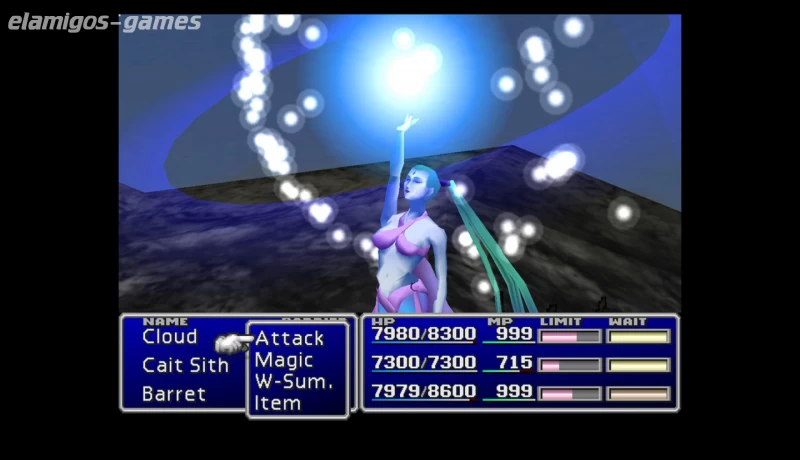The image size is (800, 460).
Task: Choose Barret in the party list
Action: (174, 394)
